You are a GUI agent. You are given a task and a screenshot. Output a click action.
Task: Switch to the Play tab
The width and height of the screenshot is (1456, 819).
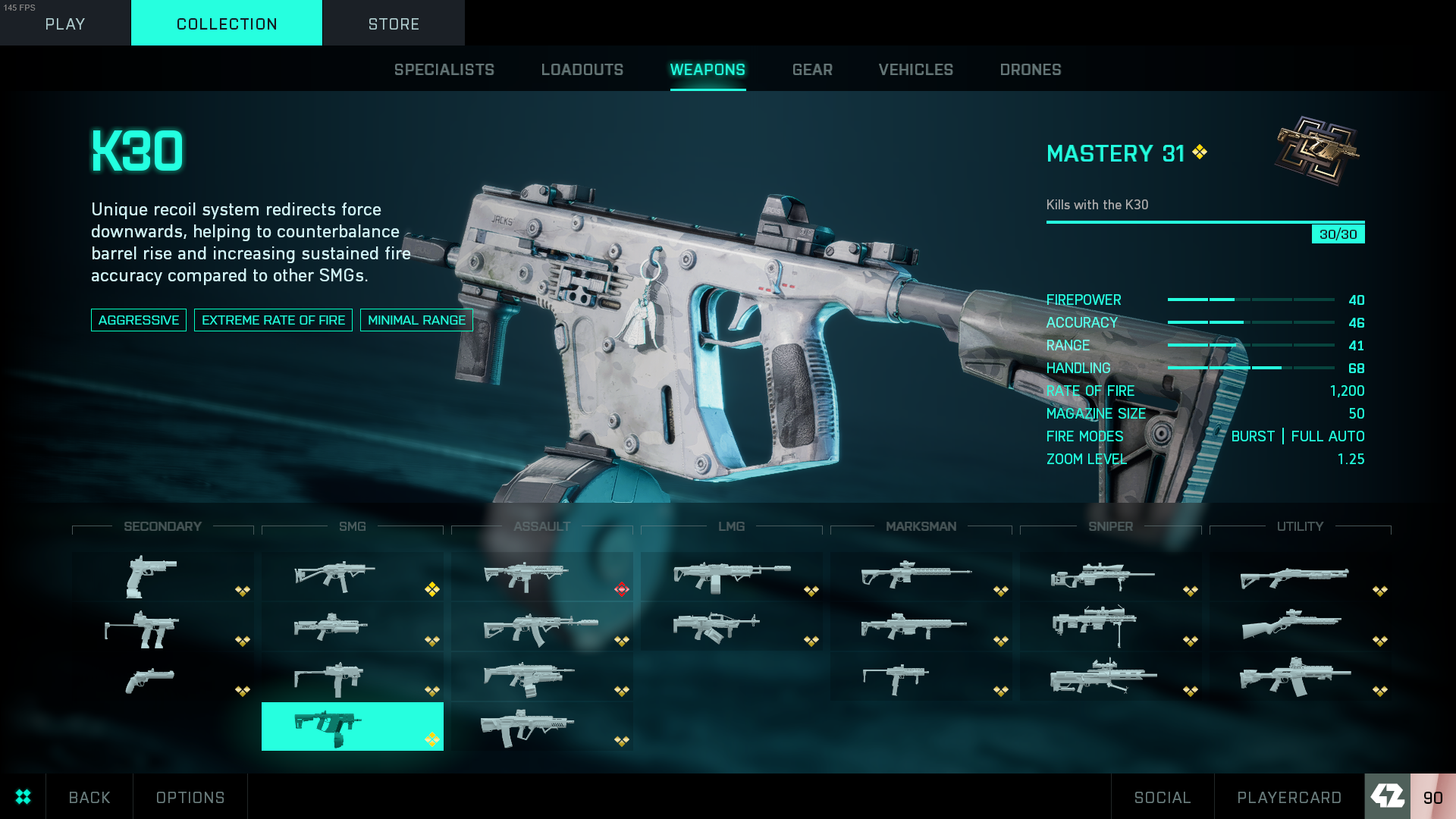tap(65, 24)
